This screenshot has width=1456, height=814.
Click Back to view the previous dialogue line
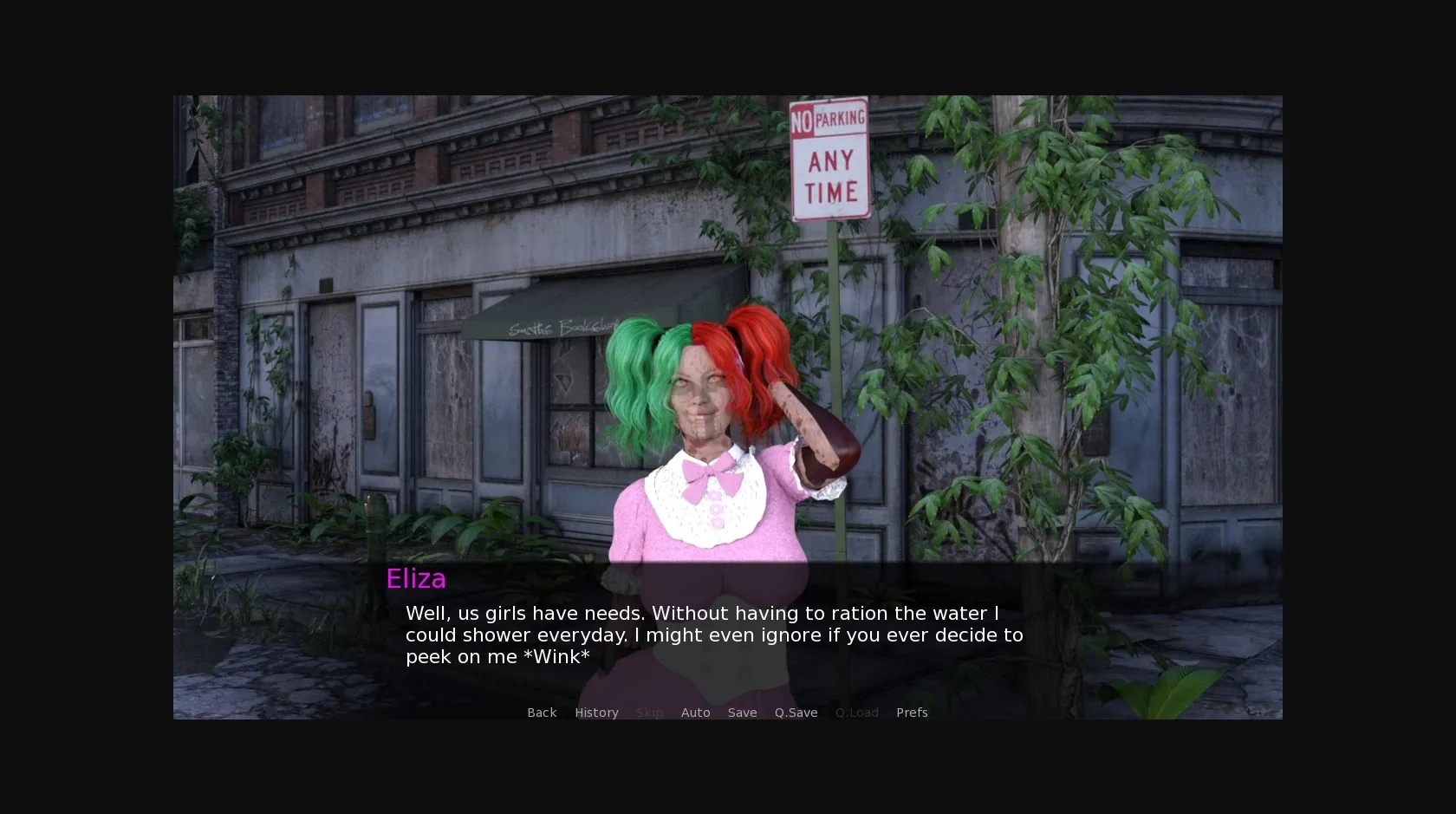tap(542, 712)
